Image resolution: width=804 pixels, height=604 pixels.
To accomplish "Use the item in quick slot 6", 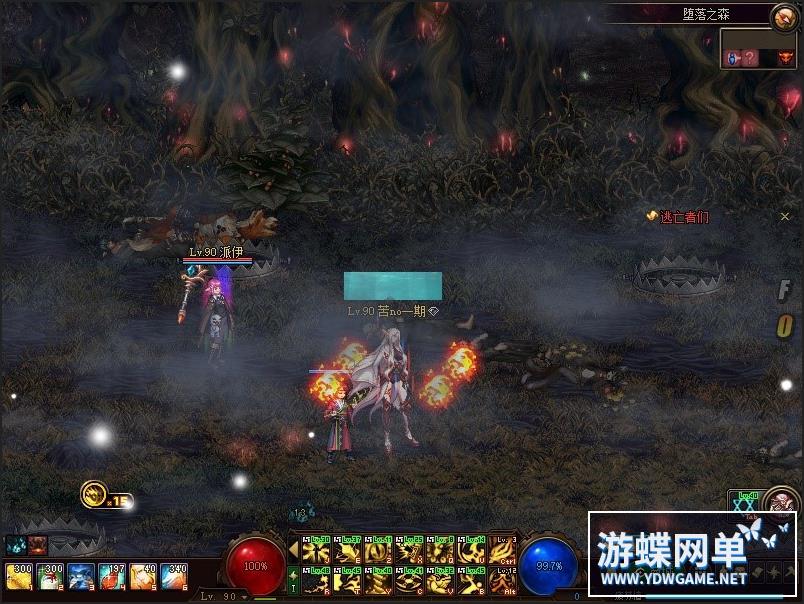I will (173, 576).
